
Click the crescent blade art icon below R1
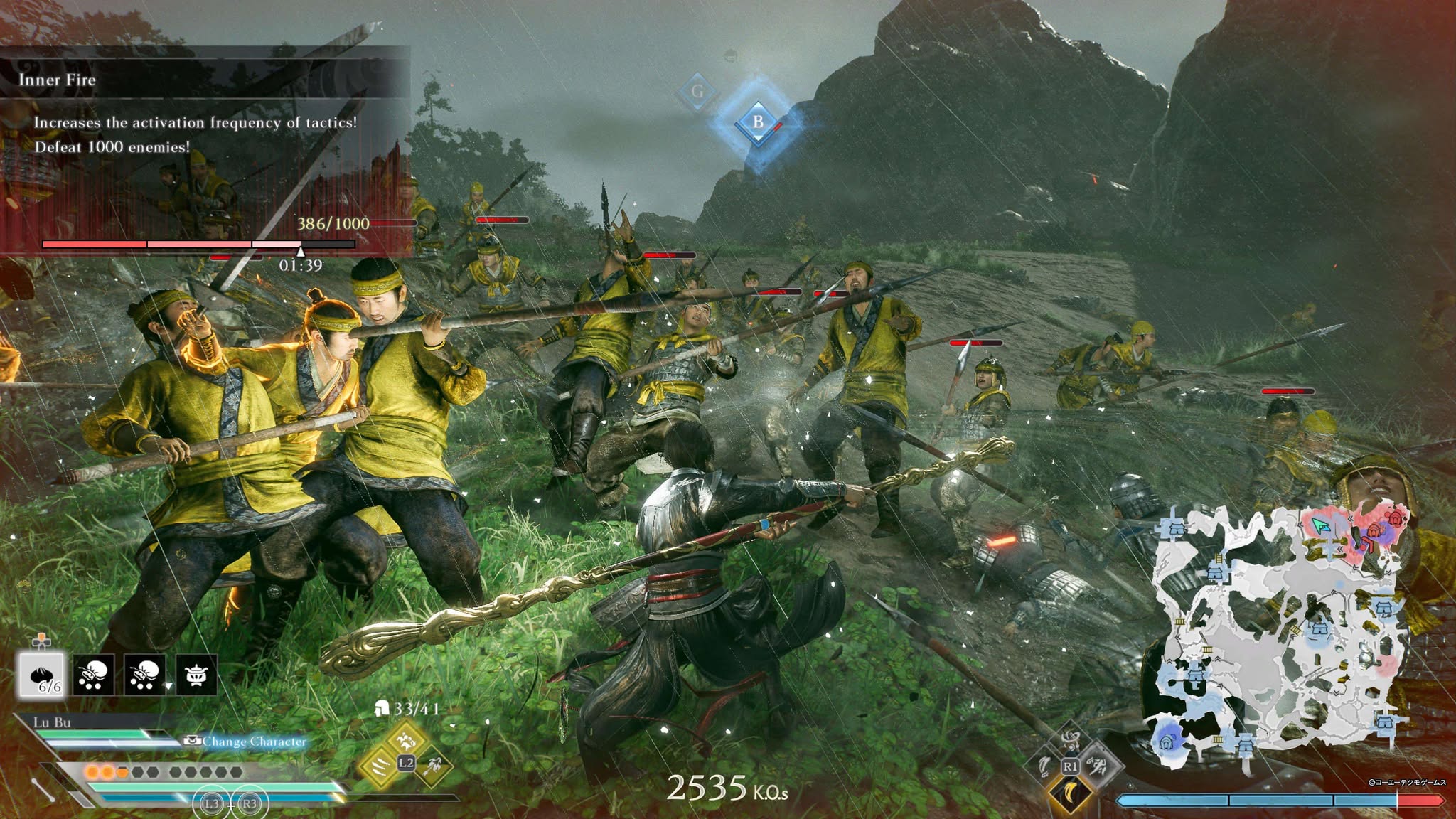(1070, 795)
